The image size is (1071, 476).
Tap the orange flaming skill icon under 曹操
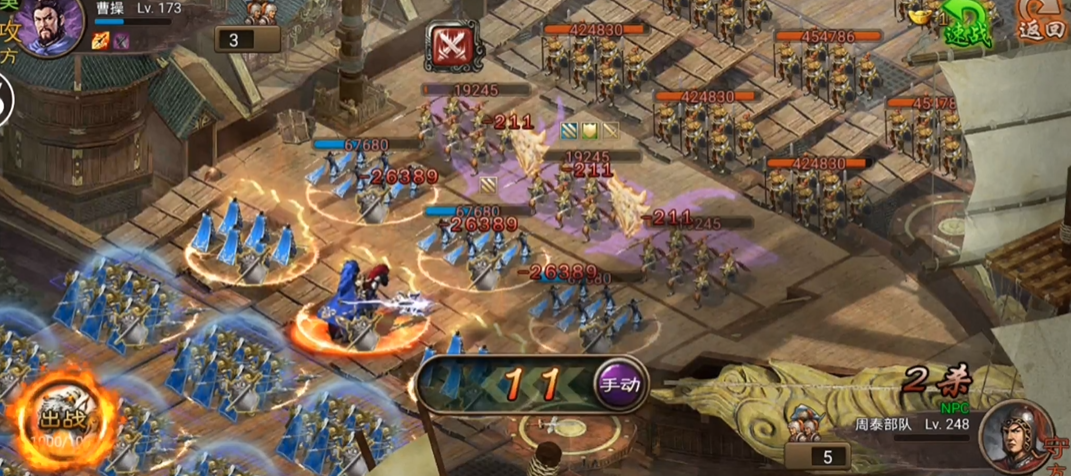[x=101, y=41]
